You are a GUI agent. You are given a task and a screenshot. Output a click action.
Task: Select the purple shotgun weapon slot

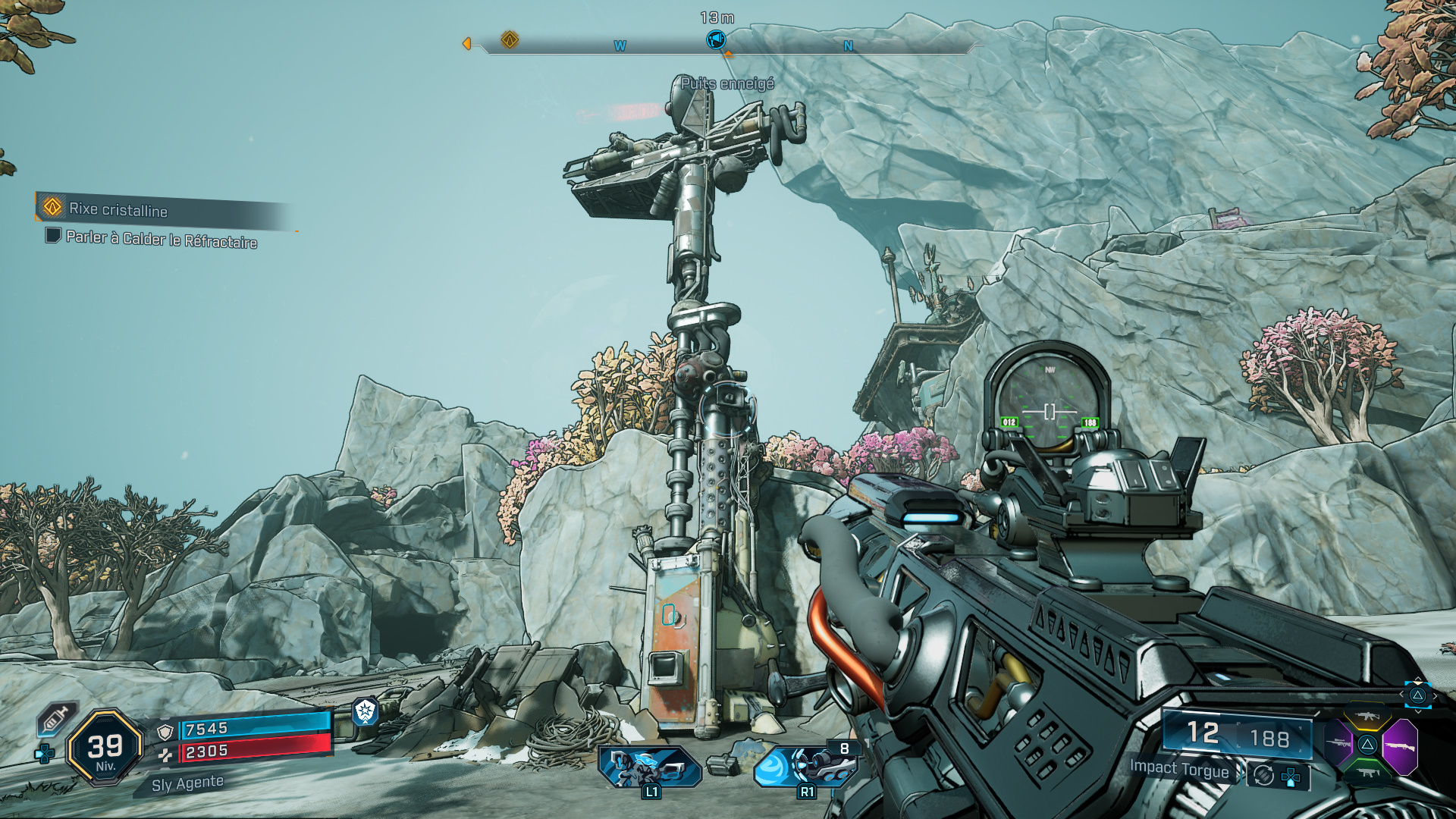(x=1400, y=746)
